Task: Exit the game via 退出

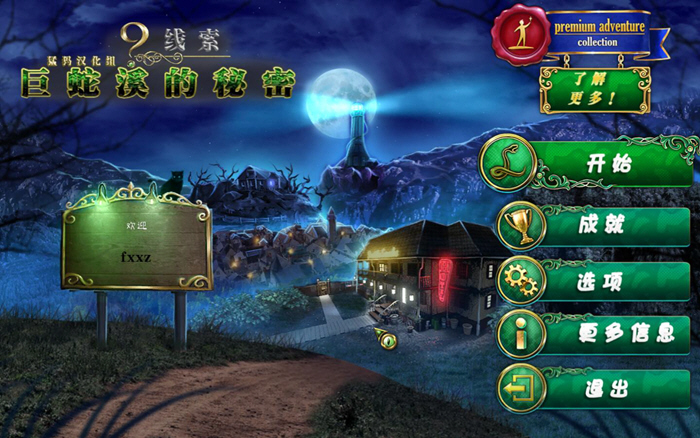Action: point(600,388)
